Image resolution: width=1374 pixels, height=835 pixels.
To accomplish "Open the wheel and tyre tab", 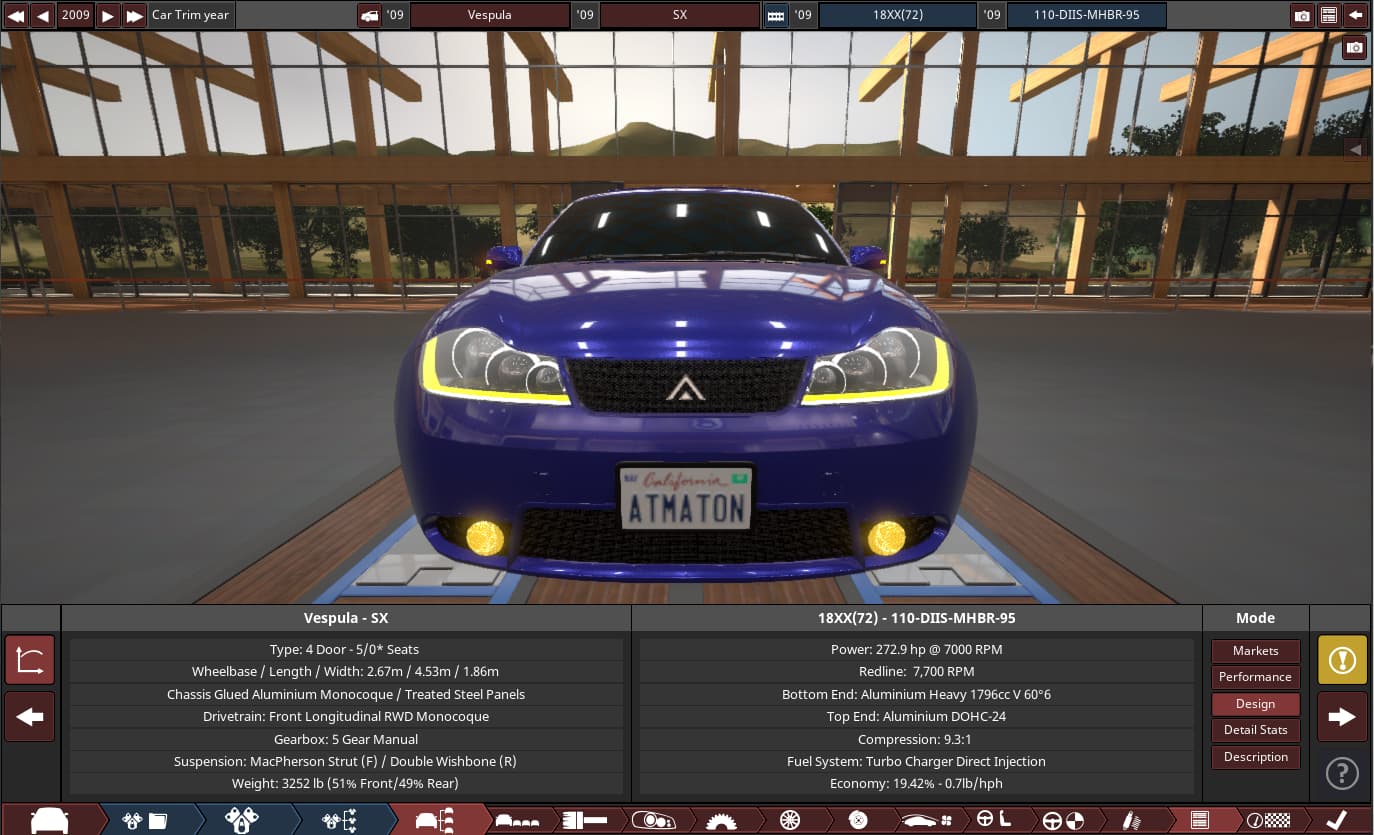I will [x=790, y=821].
